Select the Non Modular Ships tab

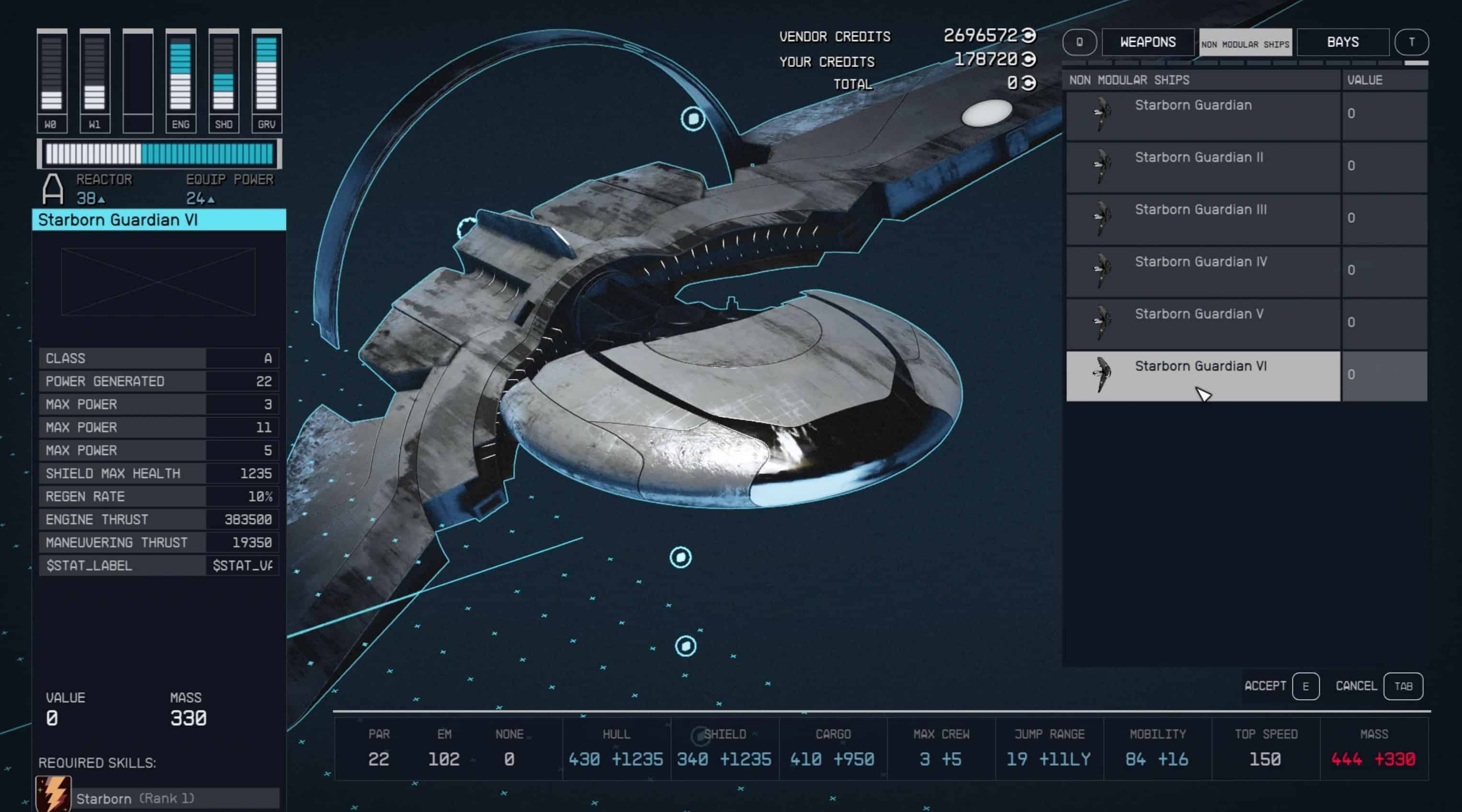coord(1245,43)
